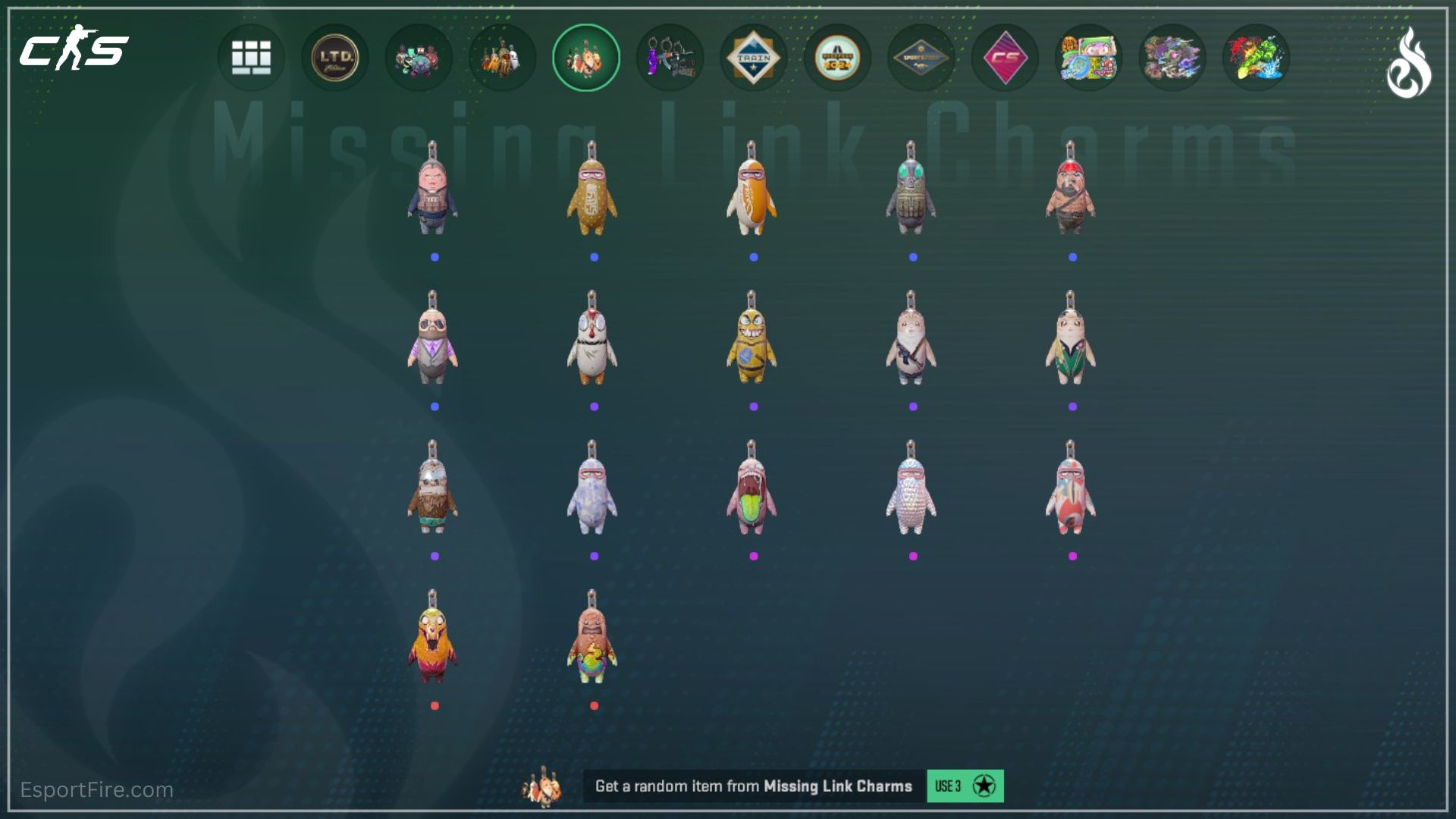Open the weapon keychain collection icon
The width and height of the screenshot is (1456, 819).
670,58
